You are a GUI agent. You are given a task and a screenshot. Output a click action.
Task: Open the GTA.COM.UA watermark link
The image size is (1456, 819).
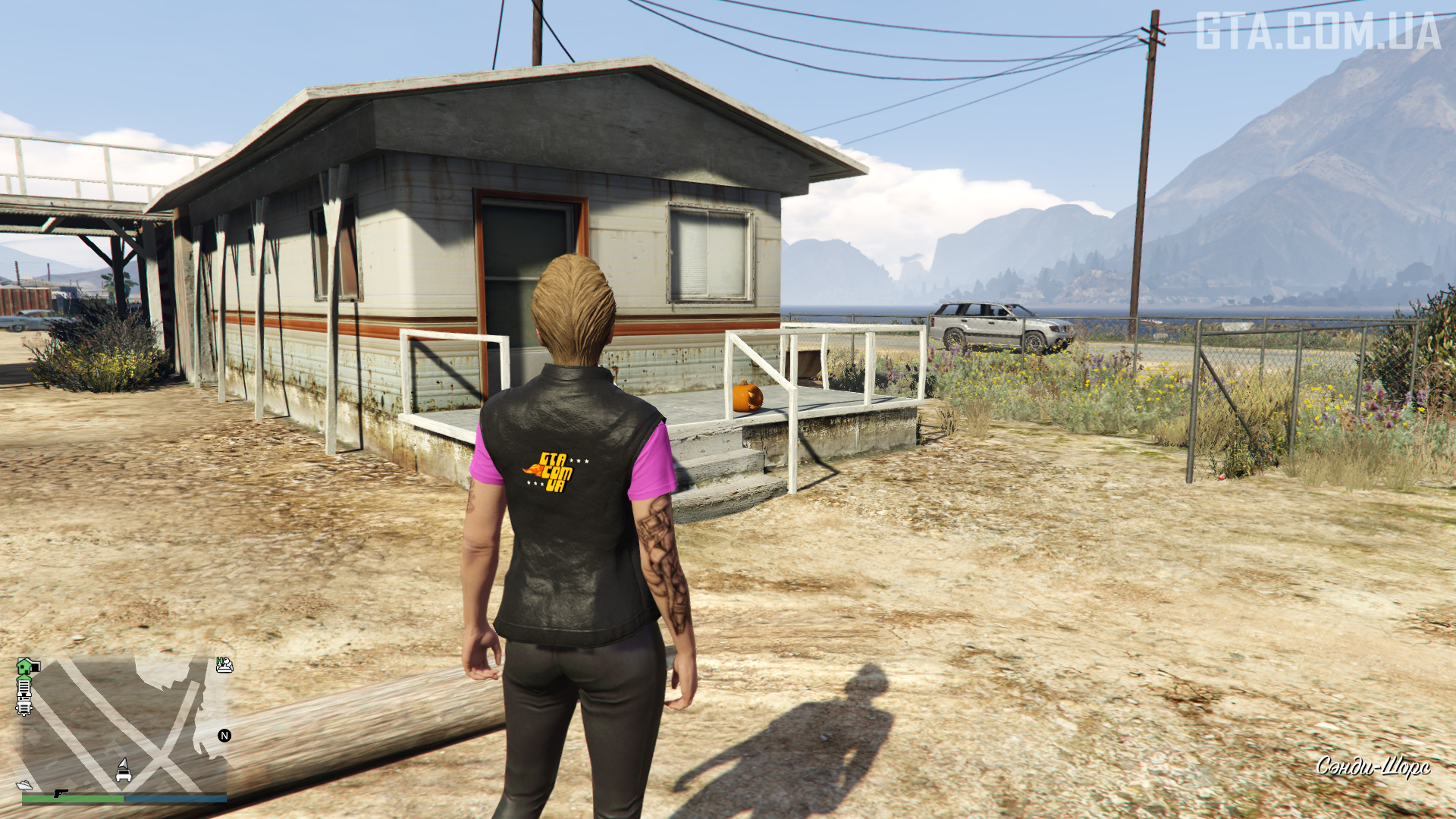pos(1318,32)
